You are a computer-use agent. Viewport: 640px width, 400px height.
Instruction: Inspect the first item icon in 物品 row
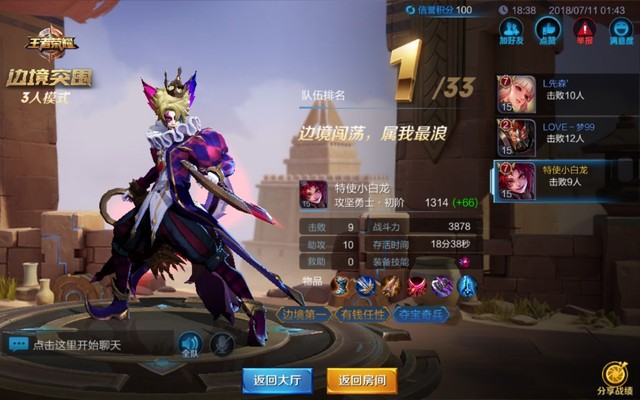(x=341, y=287)
